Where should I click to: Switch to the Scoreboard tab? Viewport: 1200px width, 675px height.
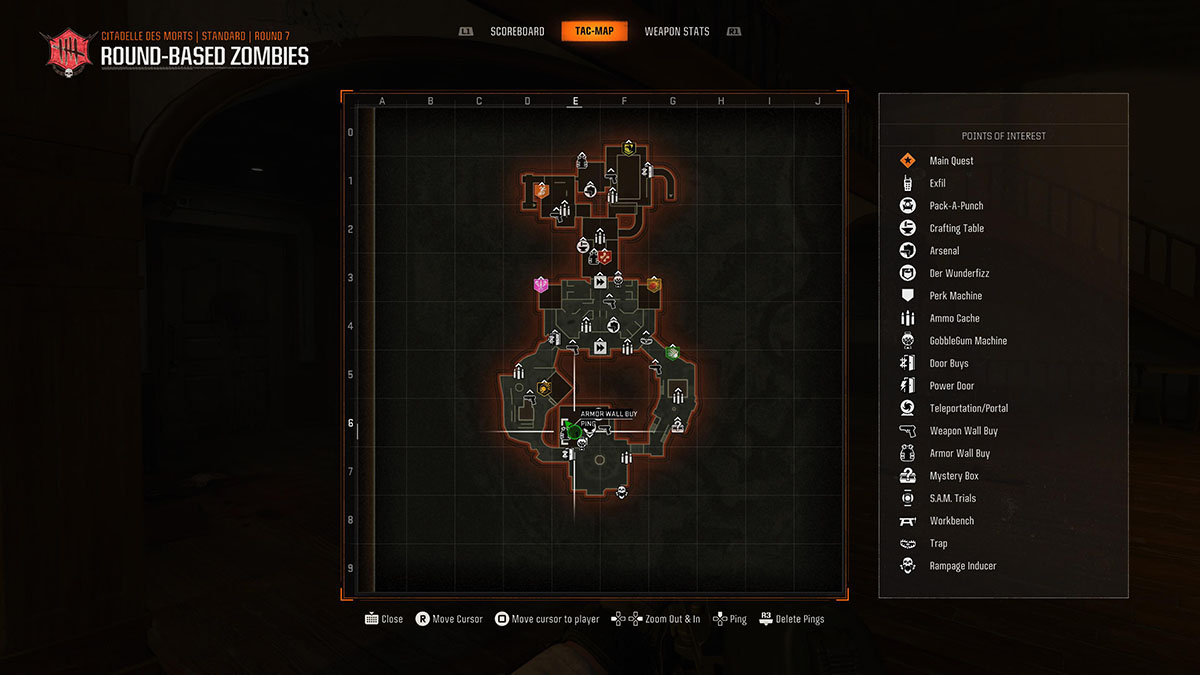[x=517, y=31]
